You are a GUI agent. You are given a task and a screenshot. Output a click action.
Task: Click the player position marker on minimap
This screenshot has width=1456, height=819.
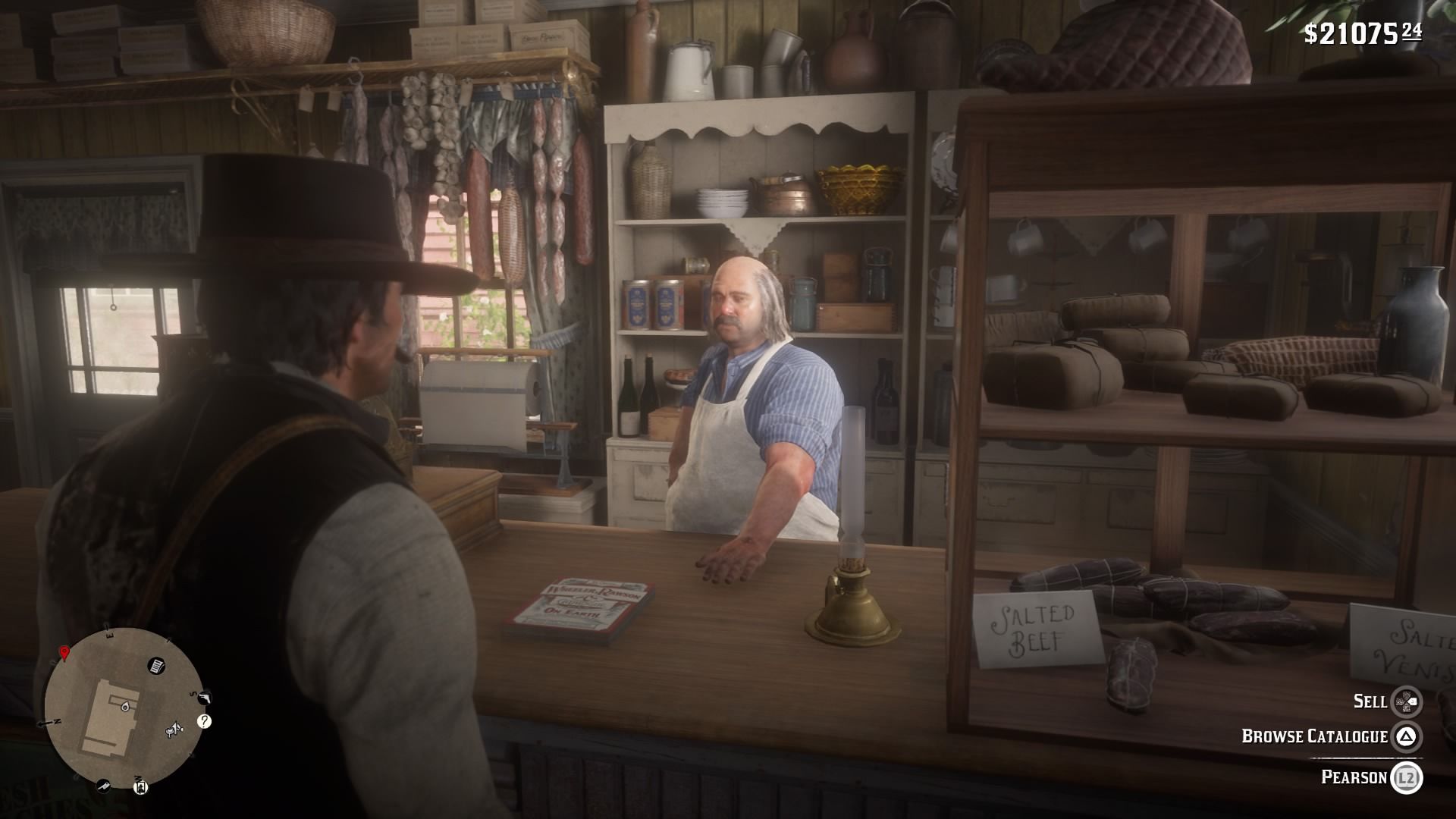124,707
